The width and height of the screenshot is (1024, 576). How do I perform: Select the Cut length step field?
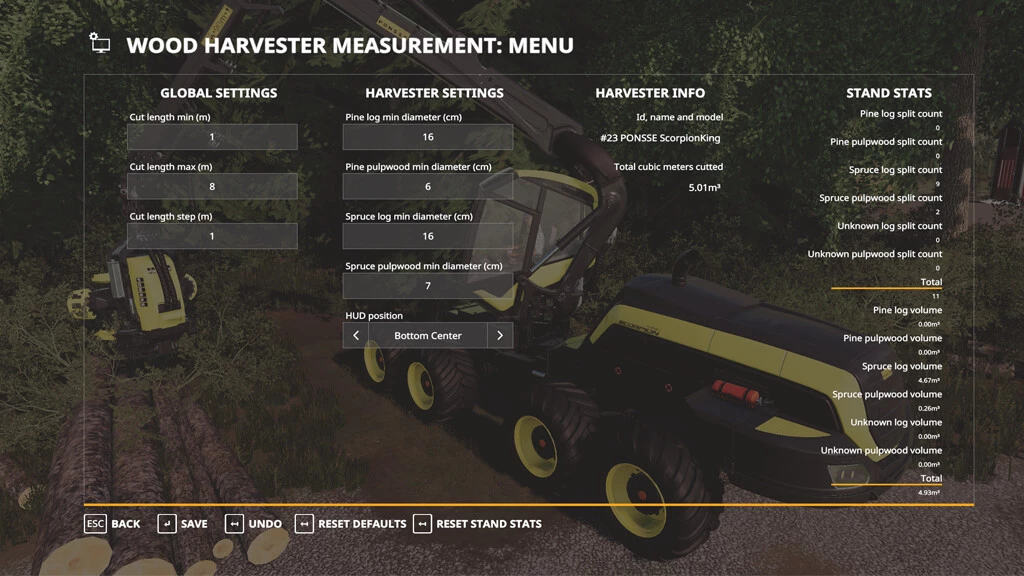[x=212, y=236]
